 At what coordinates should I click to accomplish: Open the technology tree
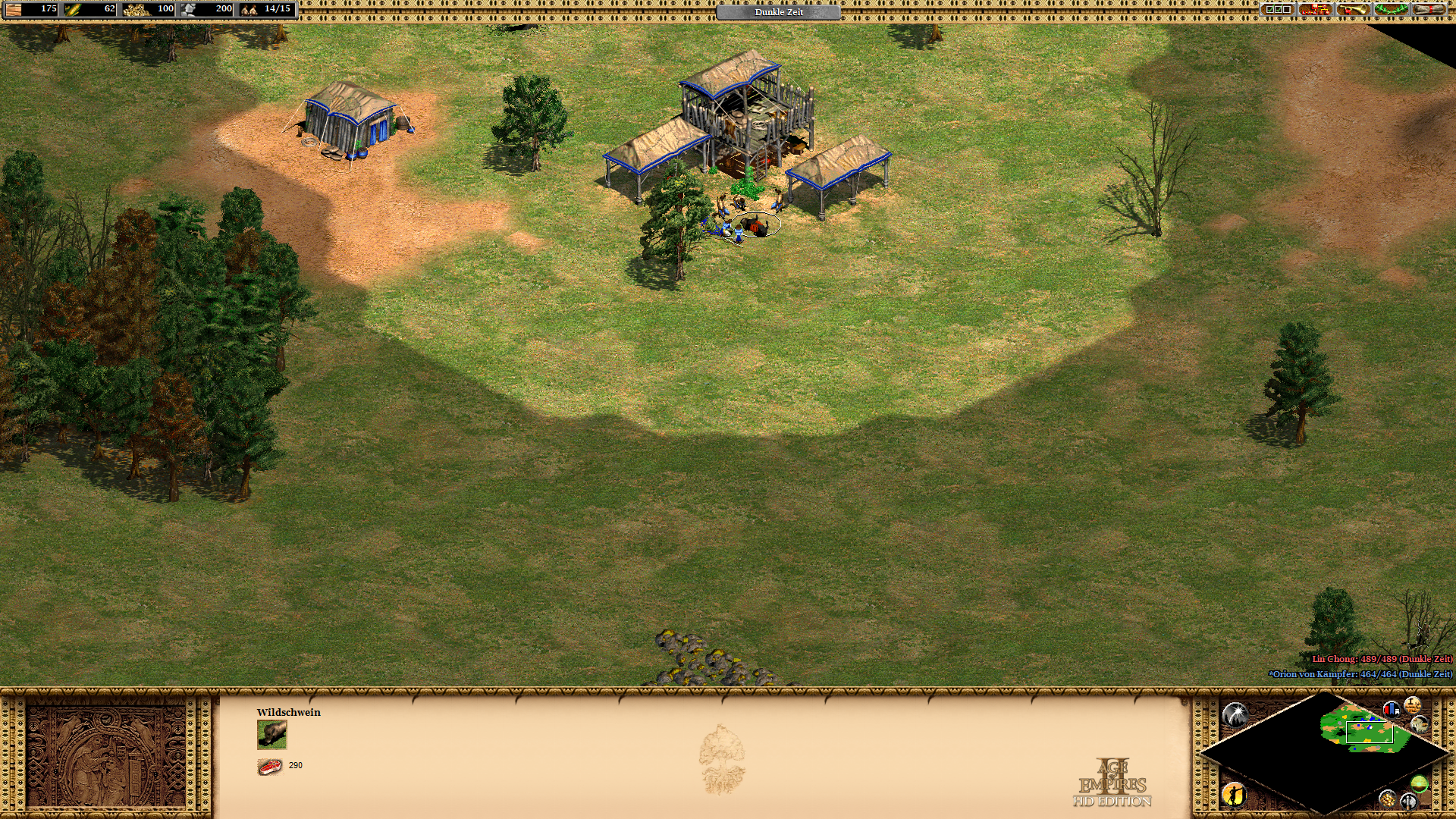click(x=1316, y=10)
